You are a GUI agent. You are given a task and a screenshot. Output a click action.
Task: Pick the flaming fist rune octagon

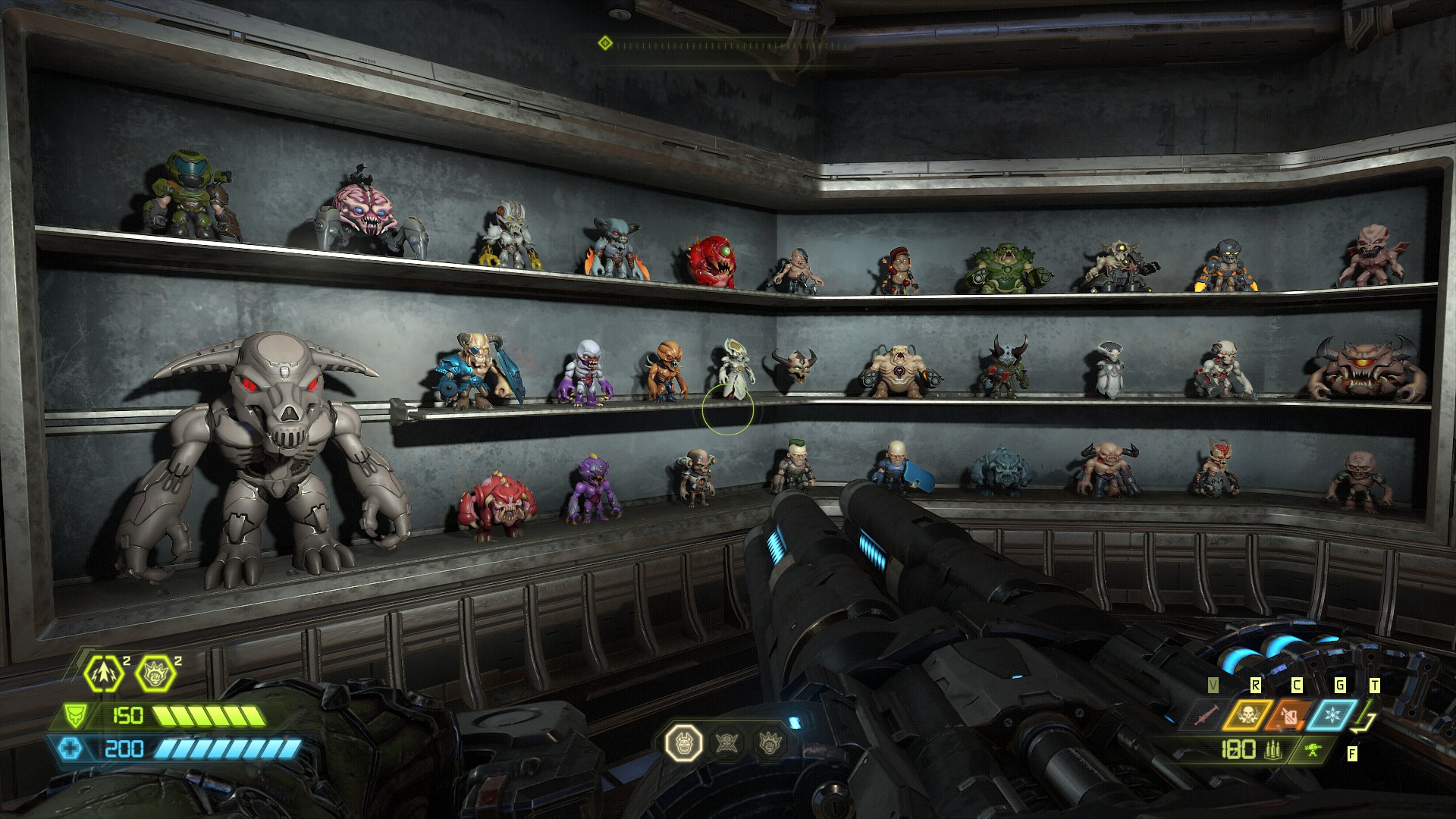[x=770, y=742]
